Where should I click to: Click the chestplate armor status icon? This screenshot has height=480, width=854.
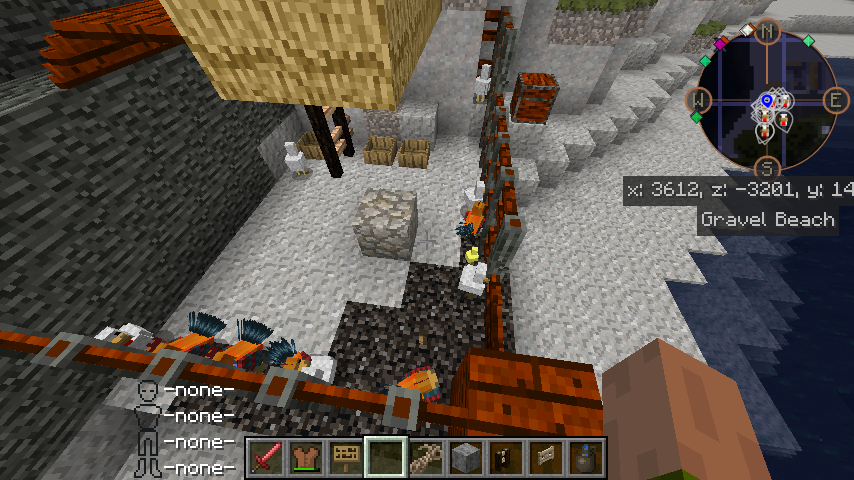tap(148, 415)
